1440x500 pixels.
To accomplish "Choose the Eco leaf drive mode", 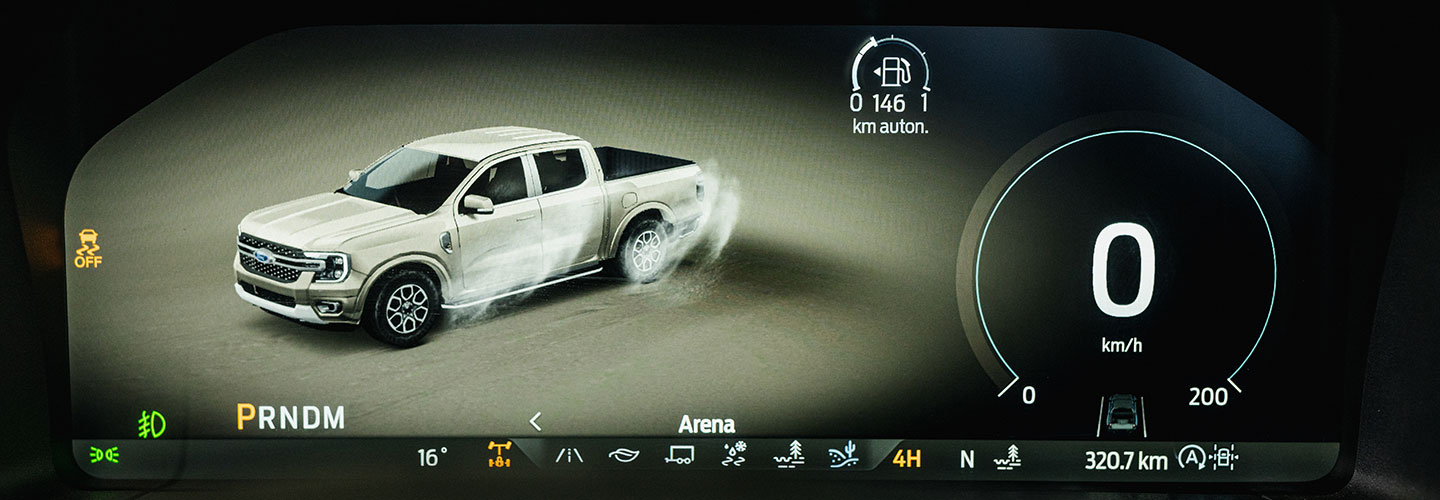I will (x=623, y=458).
